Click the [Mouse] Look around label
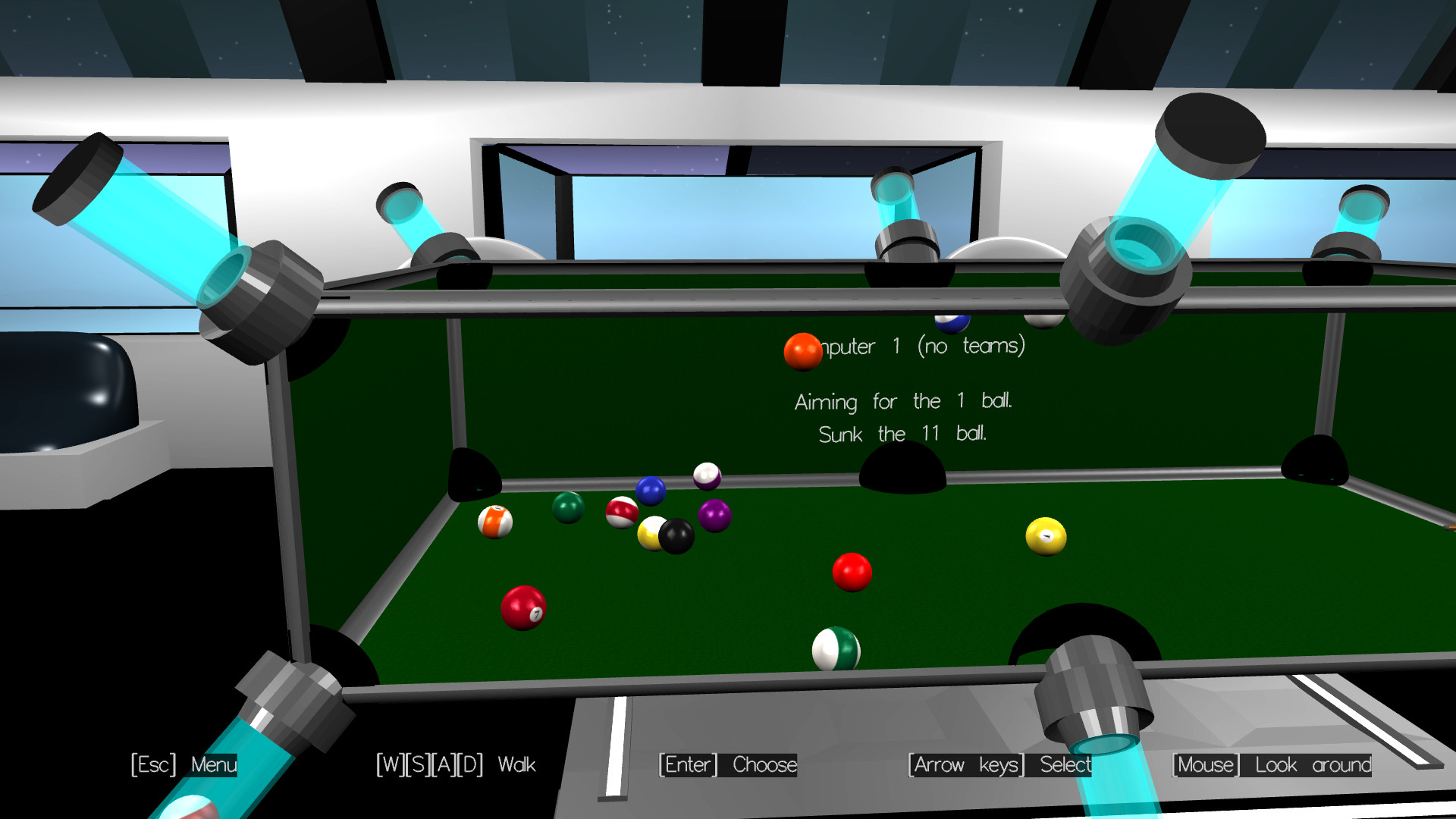1456x819 pixels. [1272, 765]
